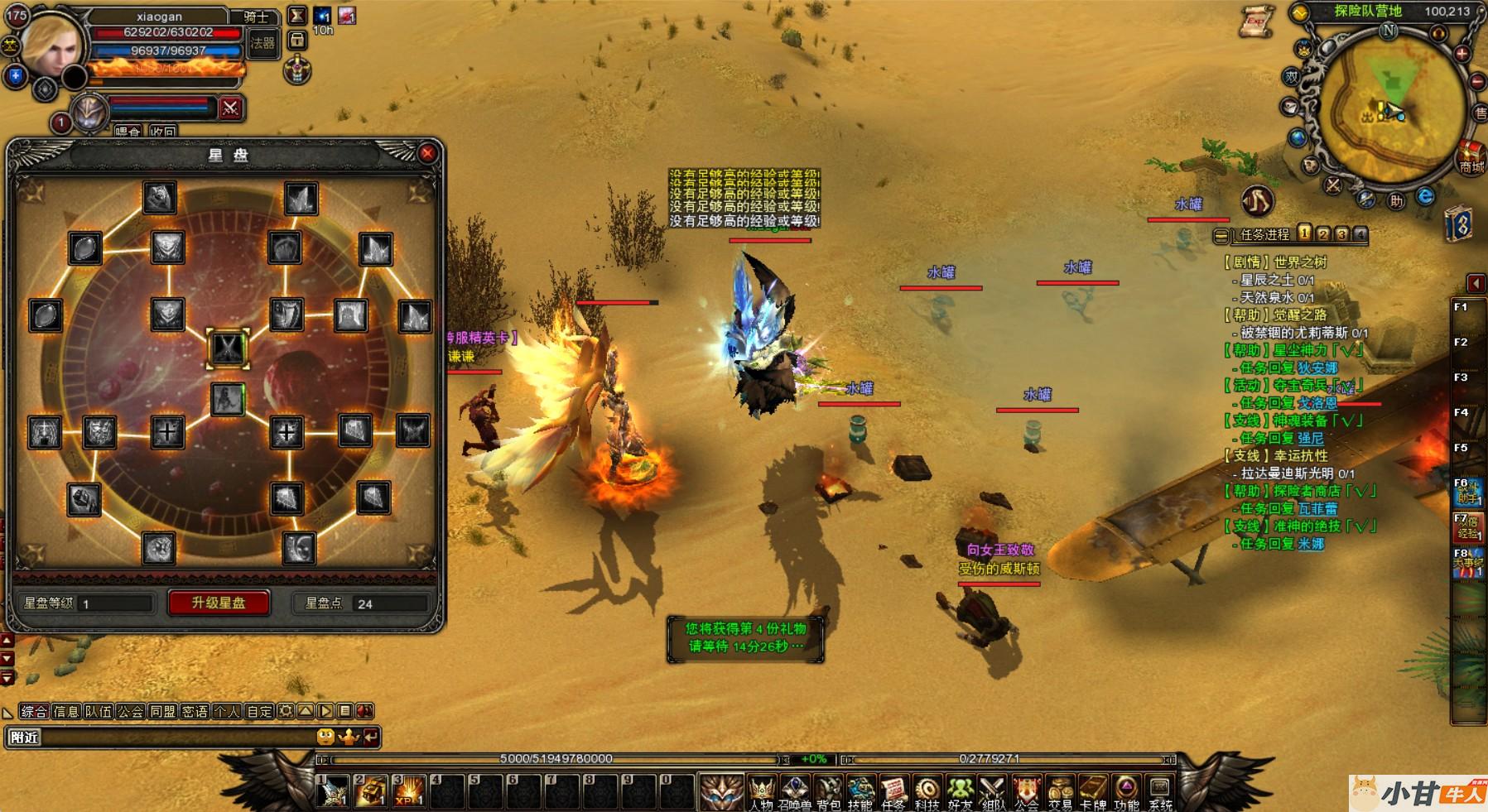Switch chat to the 队伍 team tab

point(99,711)
